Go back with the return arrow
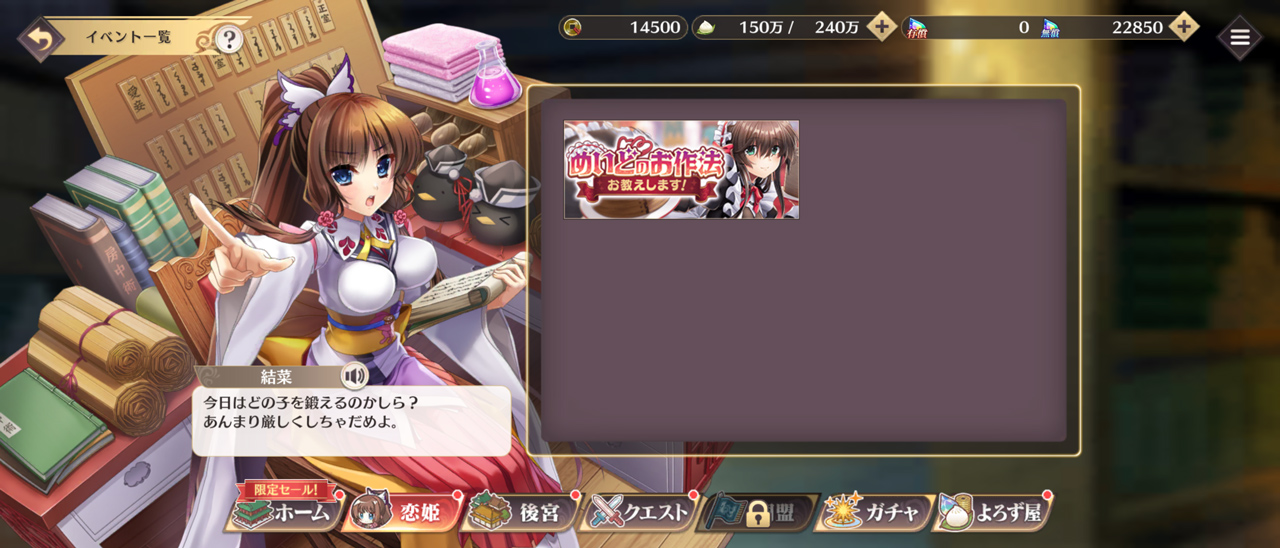 coord(40,40)
